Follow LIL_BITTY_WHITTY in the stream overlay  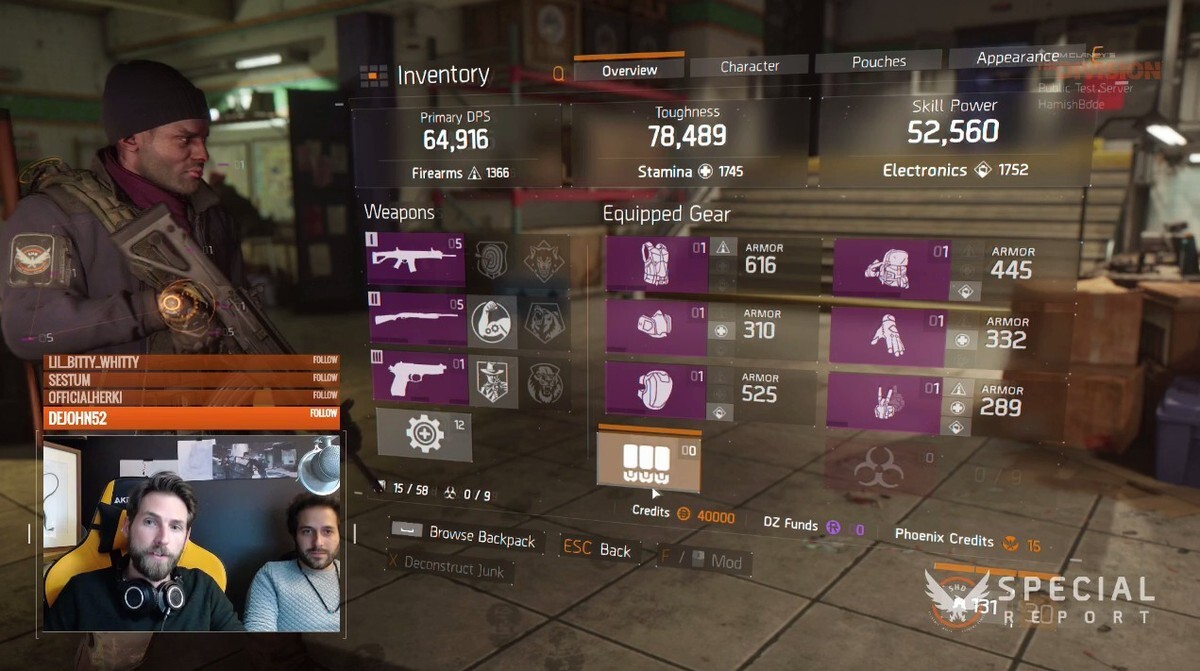click(x=324, y=362)
